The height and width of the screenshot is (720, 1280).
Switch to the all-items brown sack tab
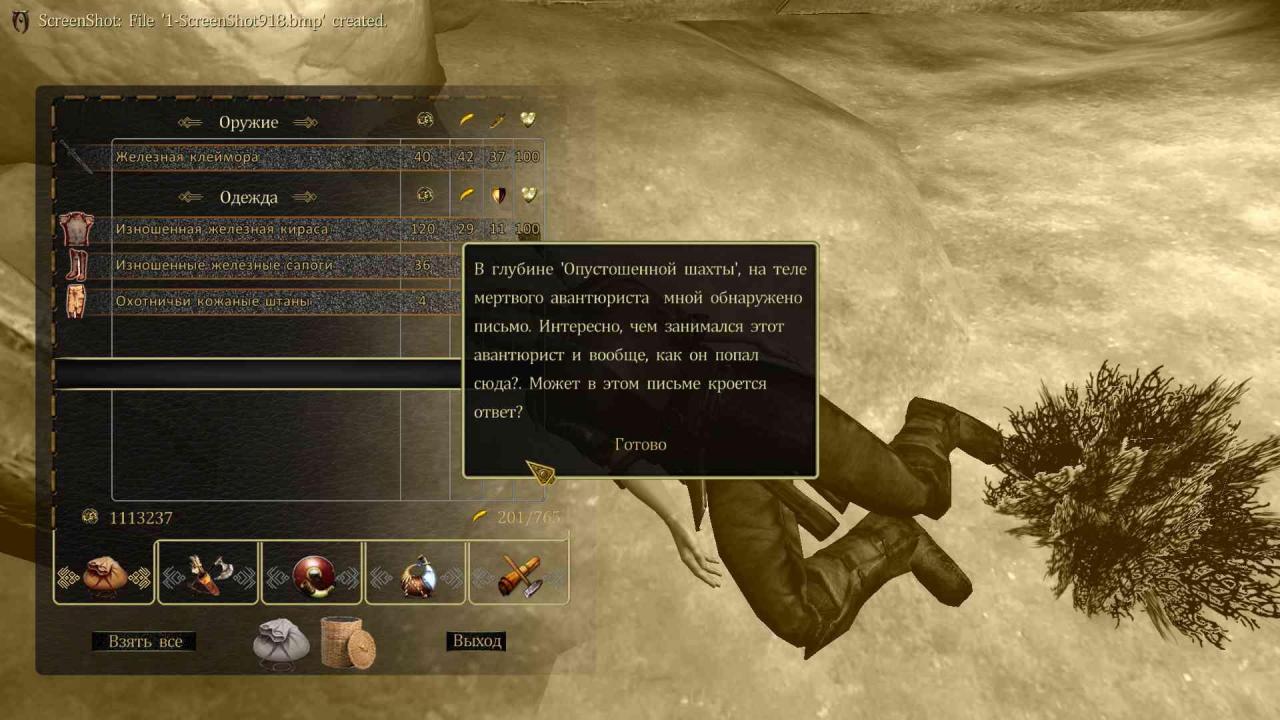click(x=104, y=574)
